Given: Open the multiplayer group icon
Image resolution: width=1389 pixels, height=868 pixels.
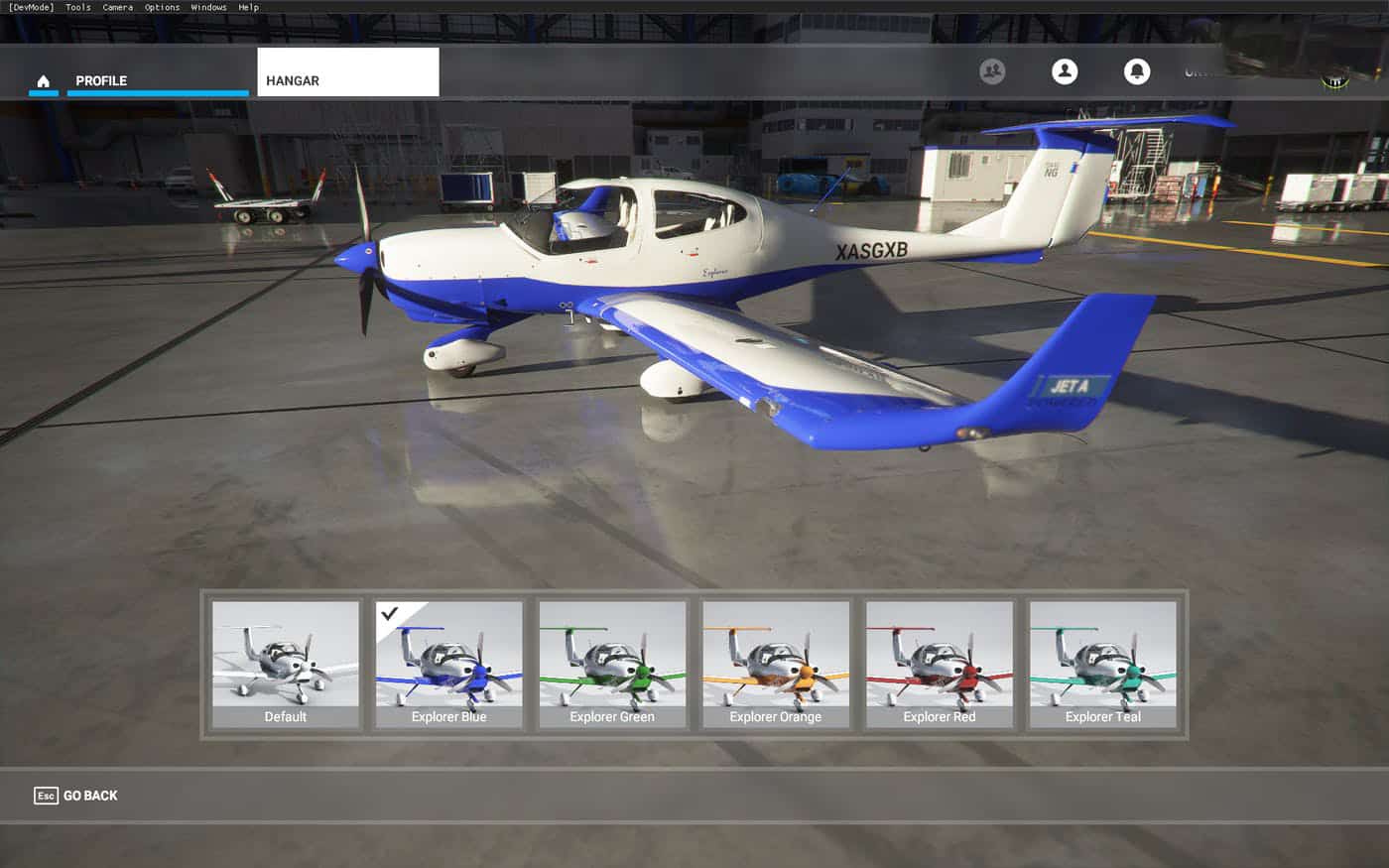Looking at the screenshot, I should coord(992,71).
